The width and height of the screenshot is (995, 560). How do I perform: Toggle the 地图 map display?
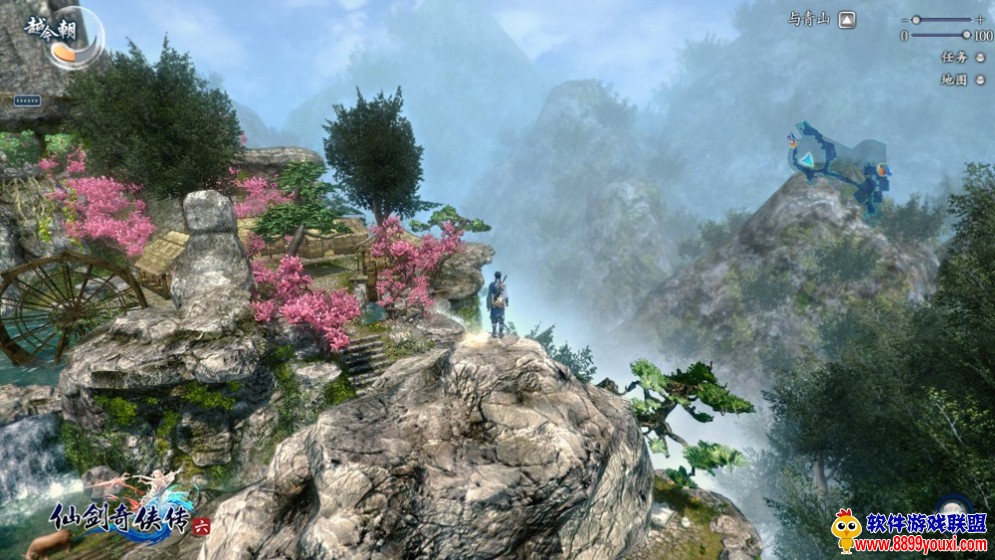click(x=980, y=80)
